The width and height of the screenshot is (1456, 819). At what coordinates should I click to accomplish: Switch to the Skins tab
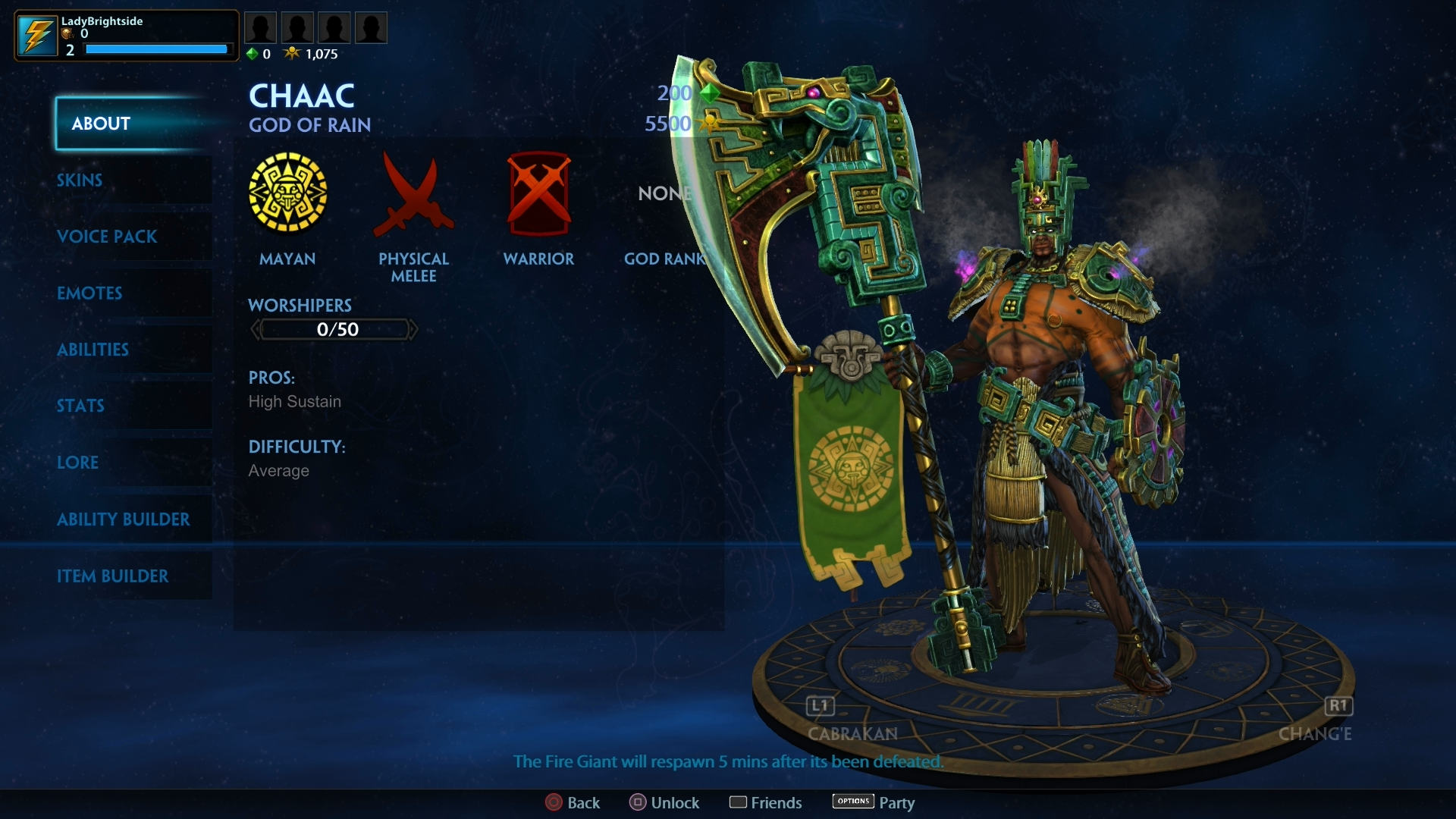80,180
